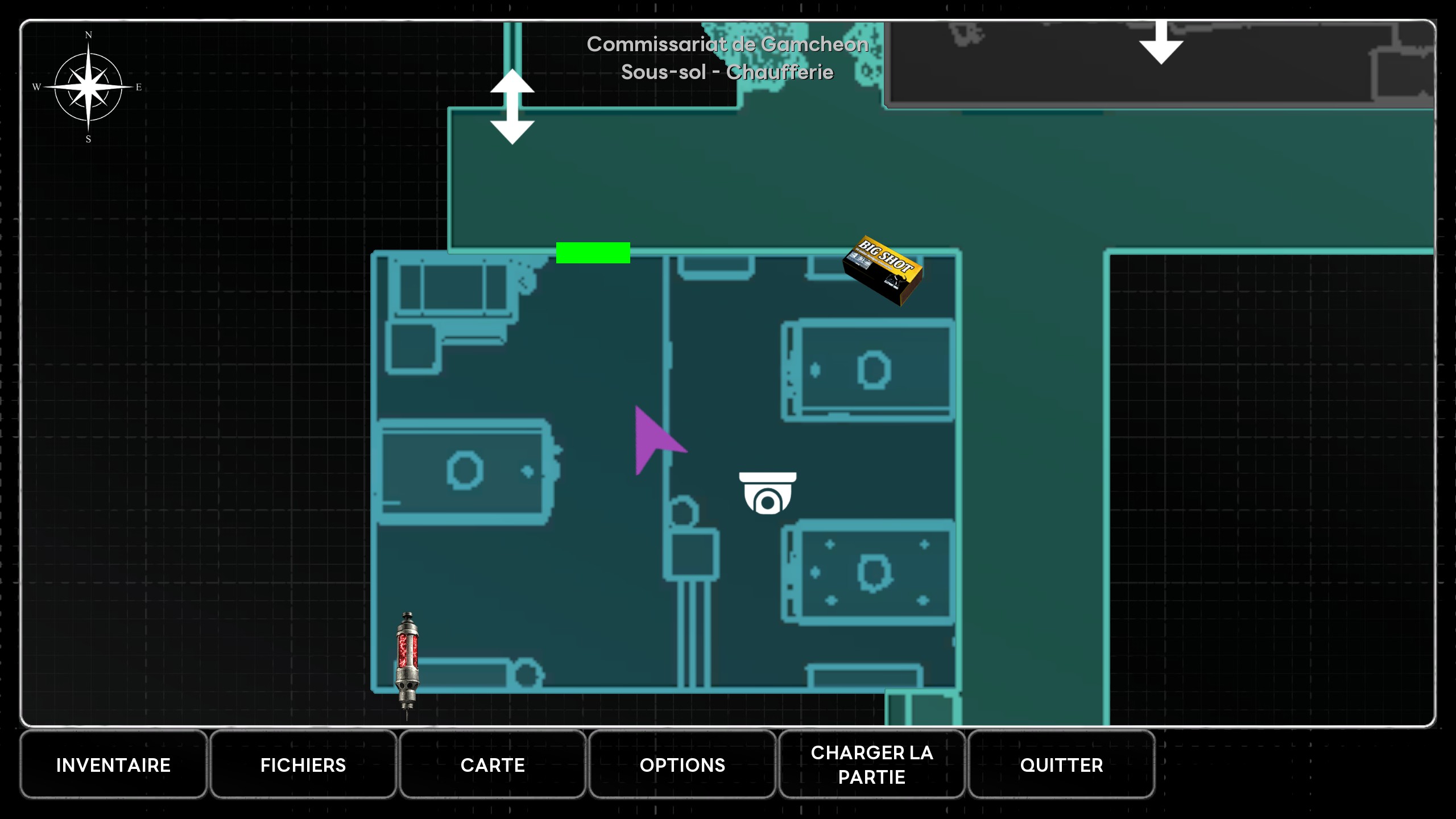1456x819 pixels.
Task: Click the security camera map marker
Action: [767, 493]
